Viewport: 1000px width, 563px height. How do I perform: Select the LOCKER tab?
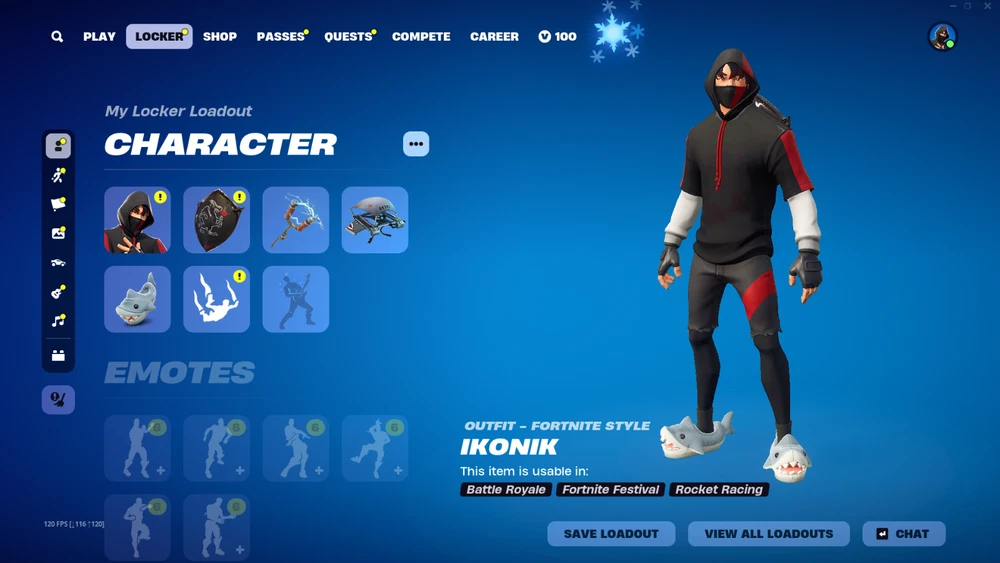(x=159, y=37)
